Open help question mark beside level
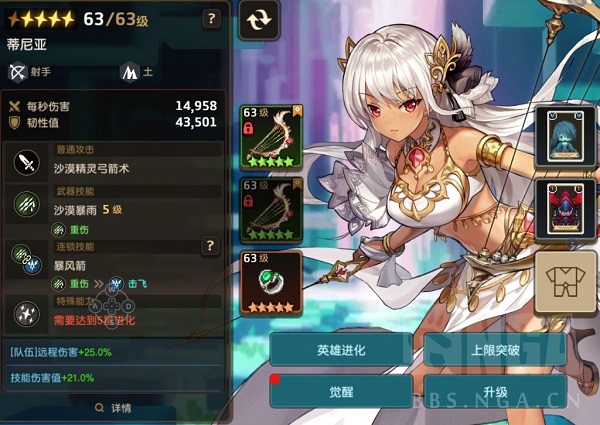 tap(211, 18)
